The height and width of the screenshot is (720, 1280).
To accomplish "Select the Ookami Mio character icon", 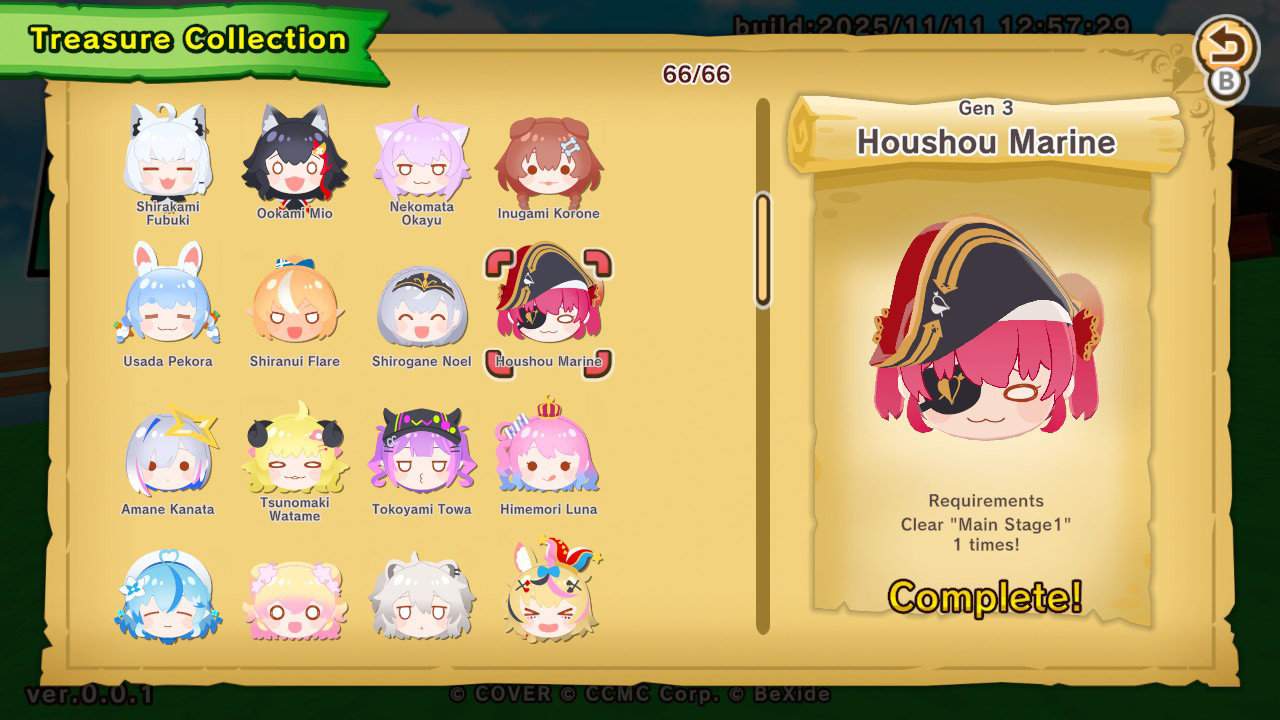I will tap(294, 155).
